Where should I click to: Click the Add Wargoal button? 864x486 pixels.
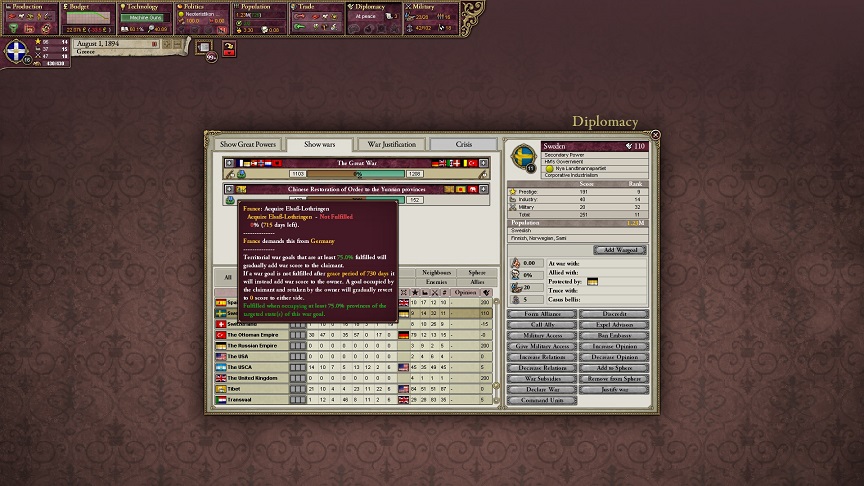coord(620,250)
